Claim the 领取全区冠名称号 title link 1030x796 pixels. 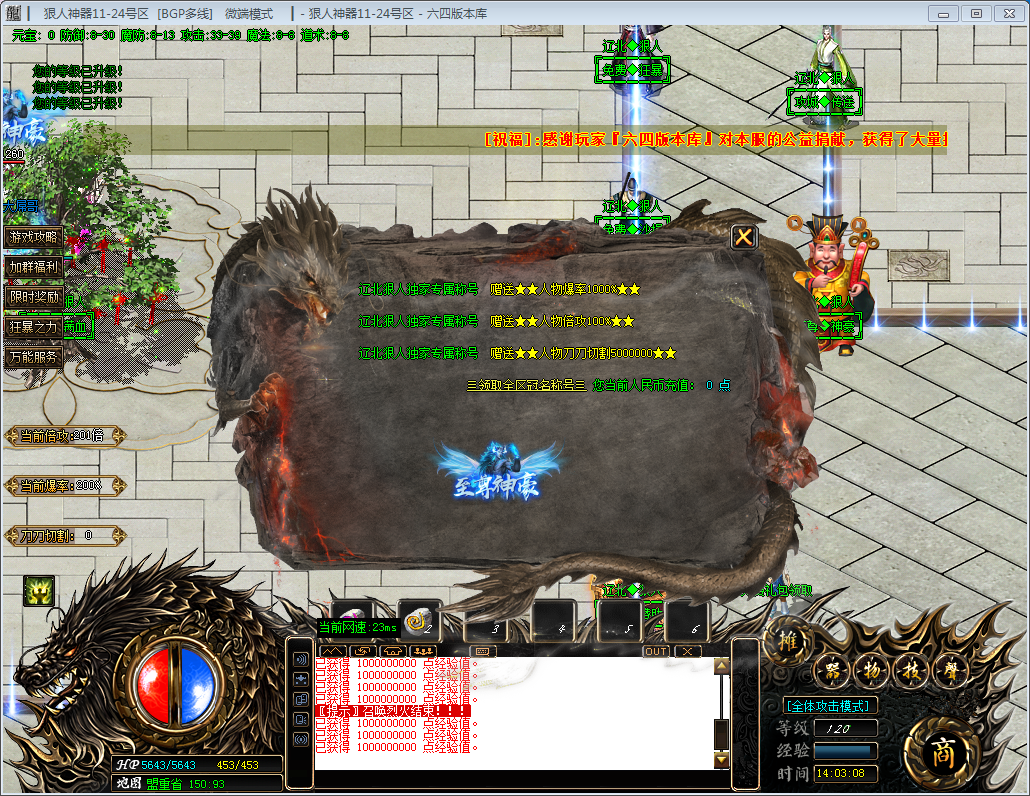tap(526, 385)
